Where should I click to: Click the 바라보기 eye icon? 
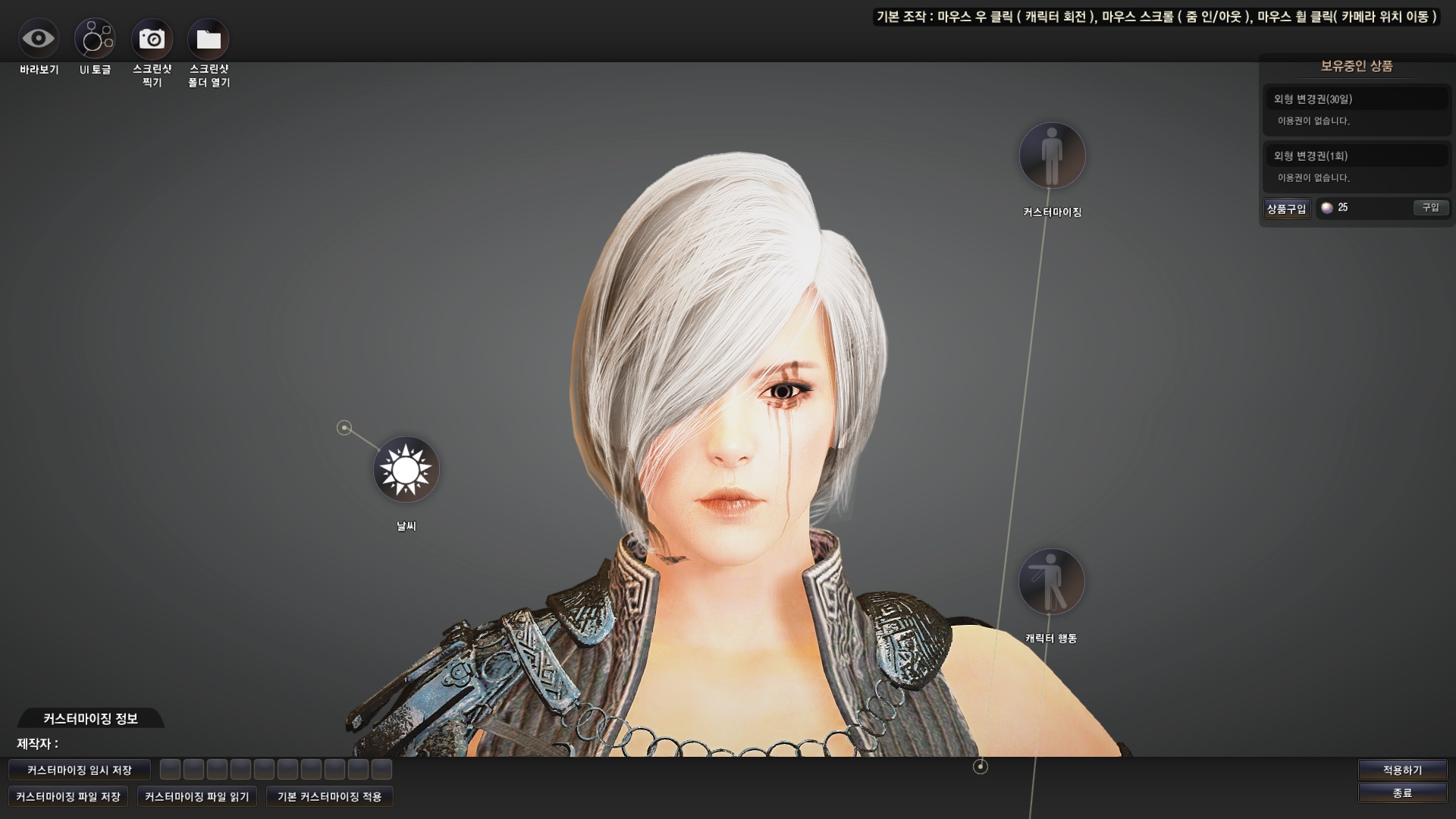point(39,39)
